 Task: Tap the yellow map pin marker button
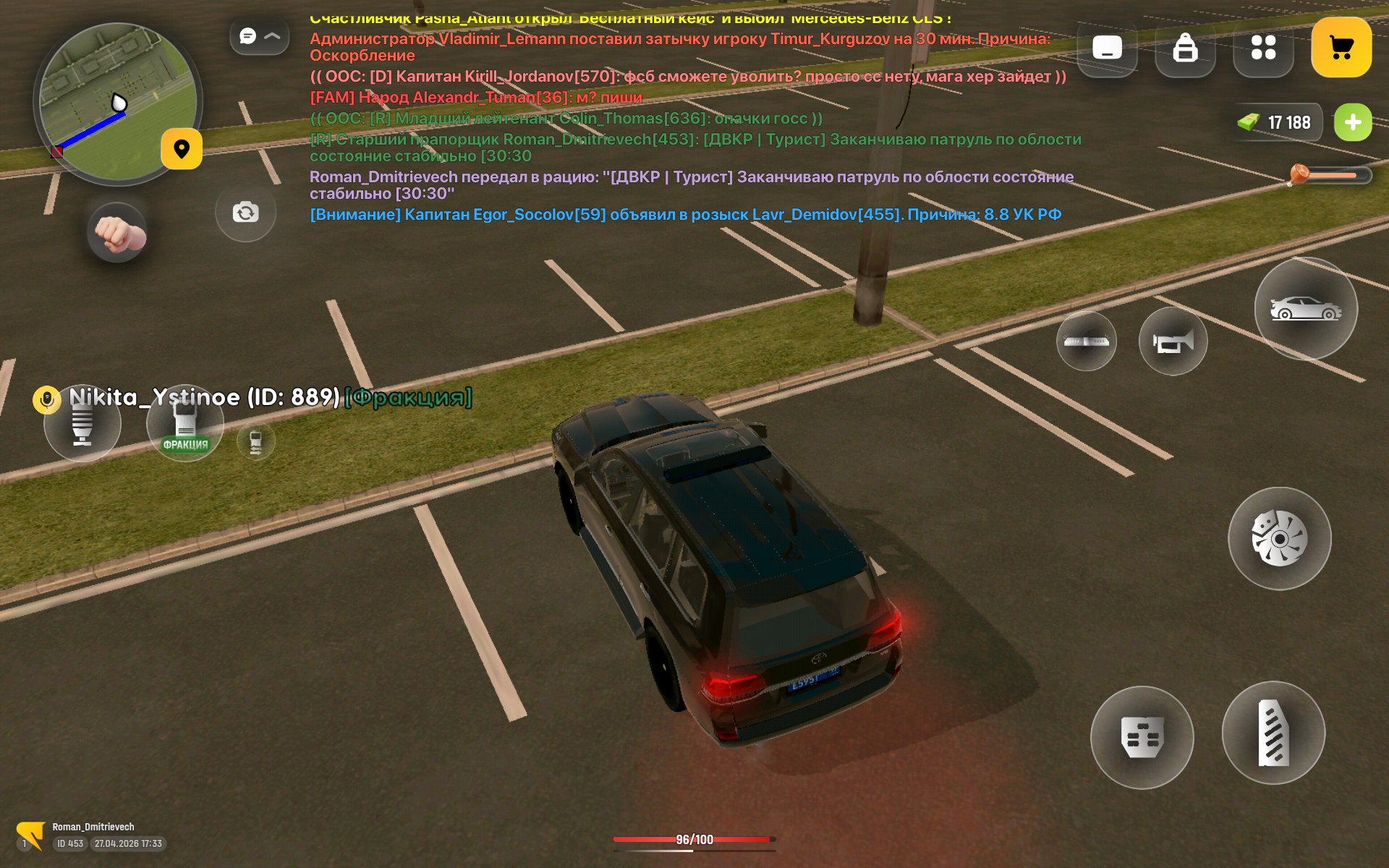click(x=182, y=149)
